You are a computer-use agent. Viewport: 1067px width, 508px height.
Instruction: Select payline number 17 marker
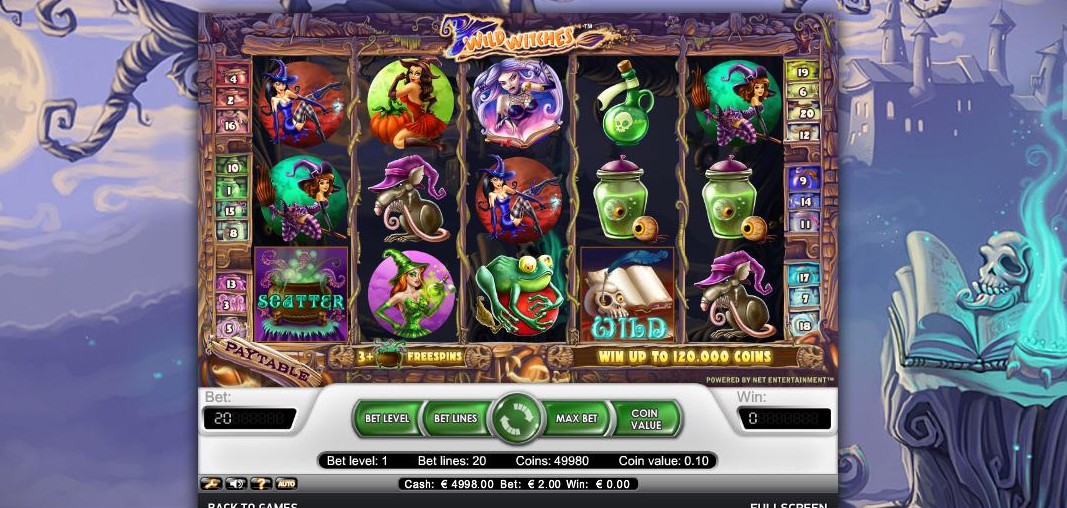pos(802,277)
